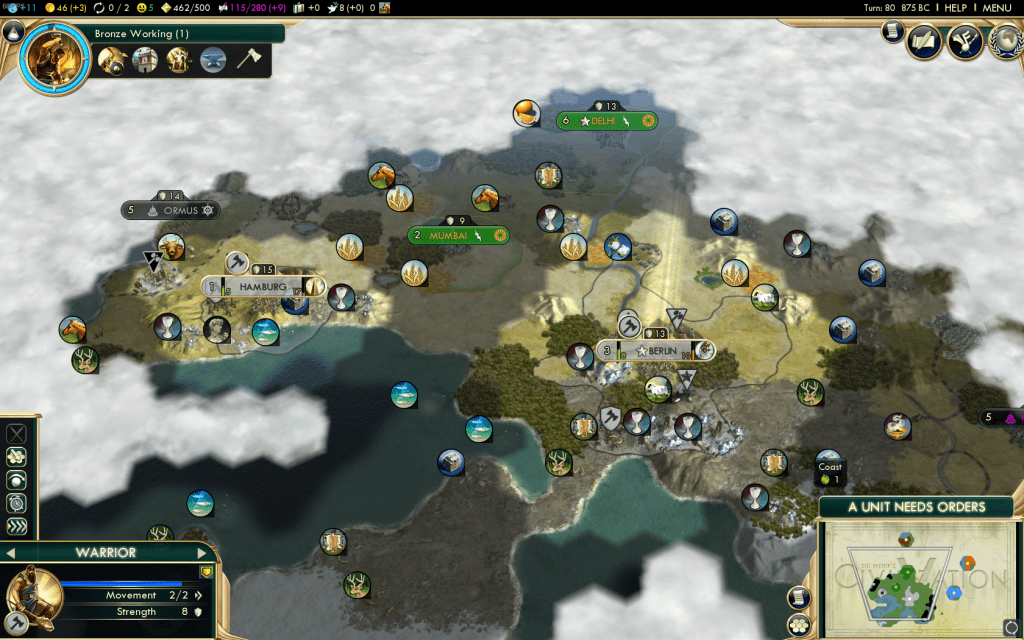
Task: Click the Delhi city banner
Action: tap(604, 121)
